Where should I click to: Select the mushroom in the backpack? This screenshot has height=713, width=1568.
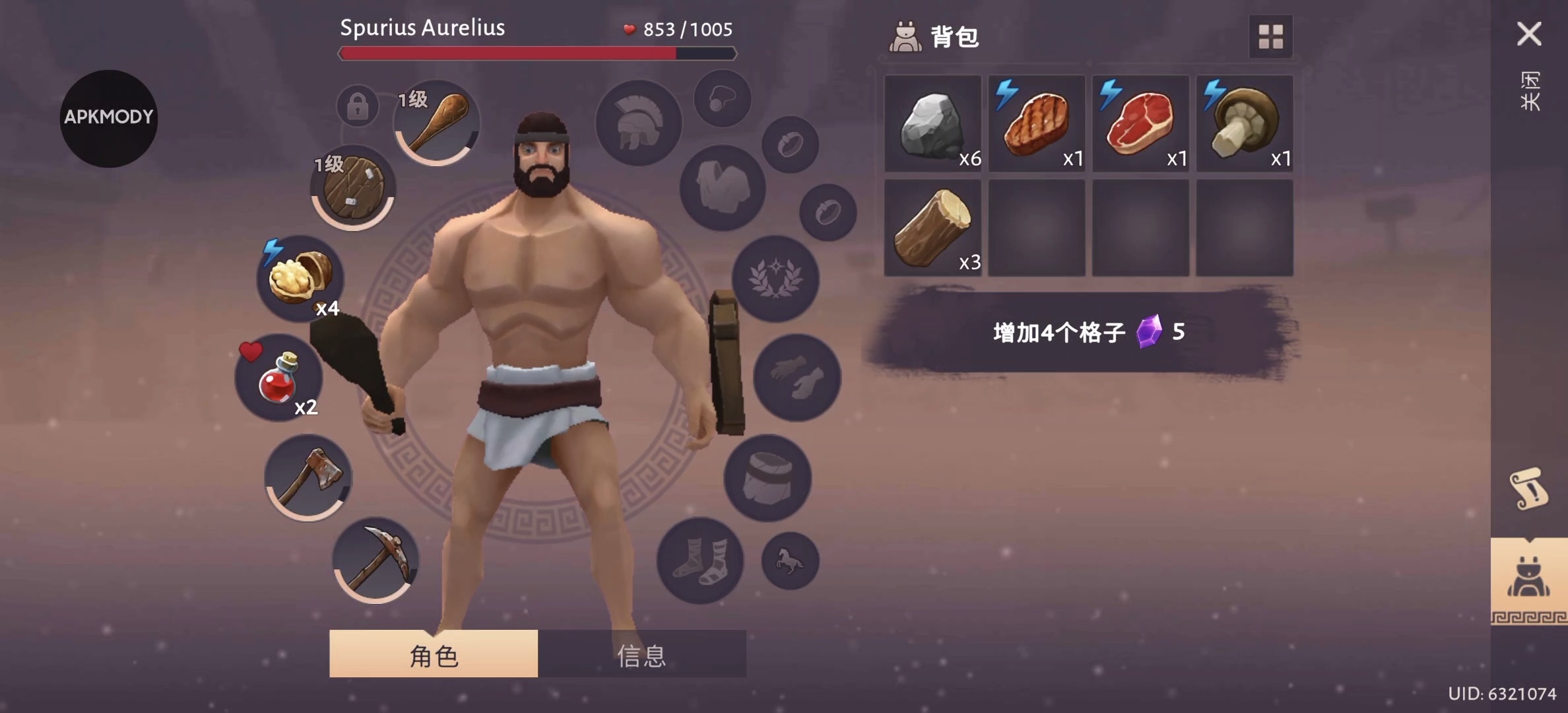coord(1245,124)
